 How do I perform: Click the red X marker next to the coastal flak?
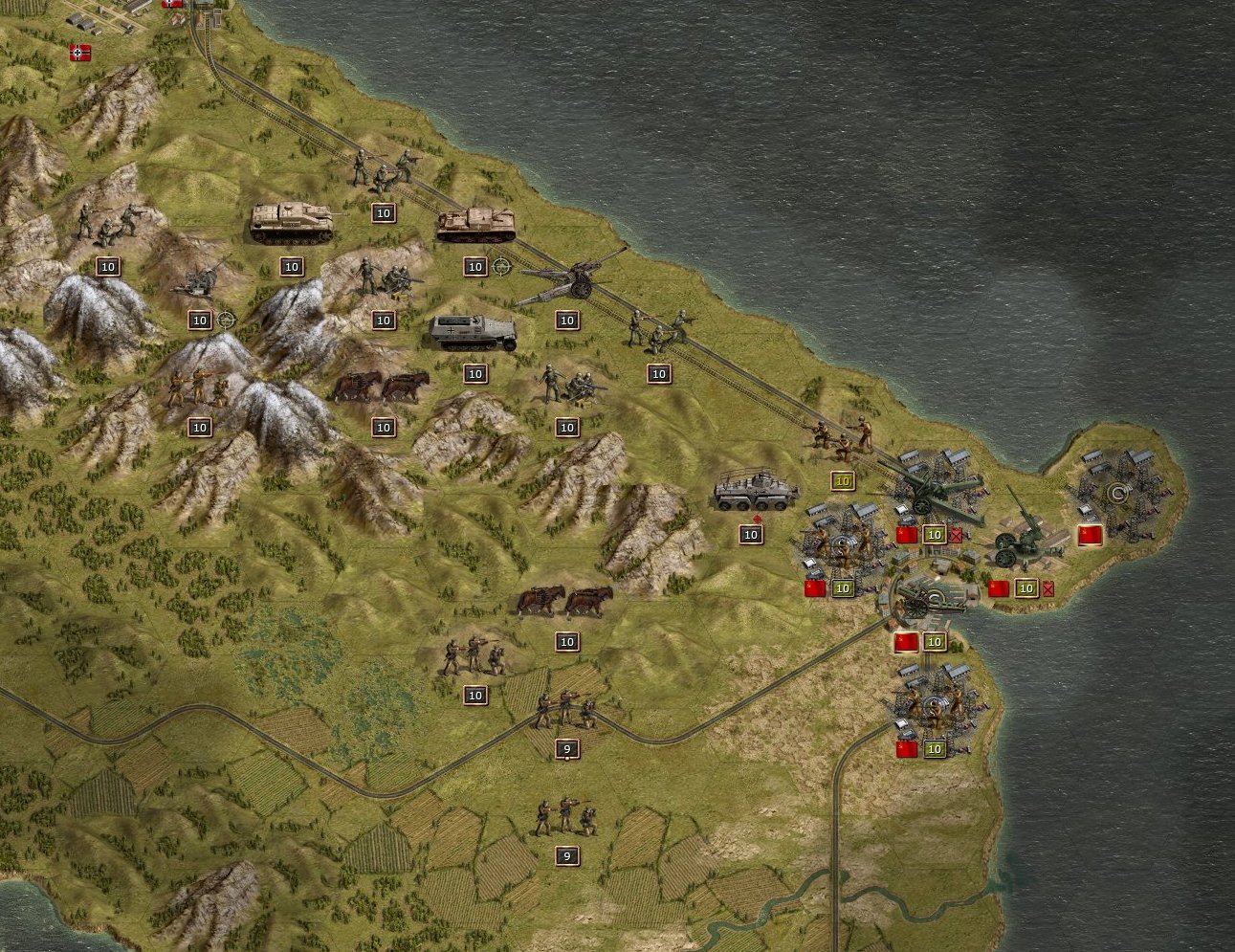click(1049, 589)
